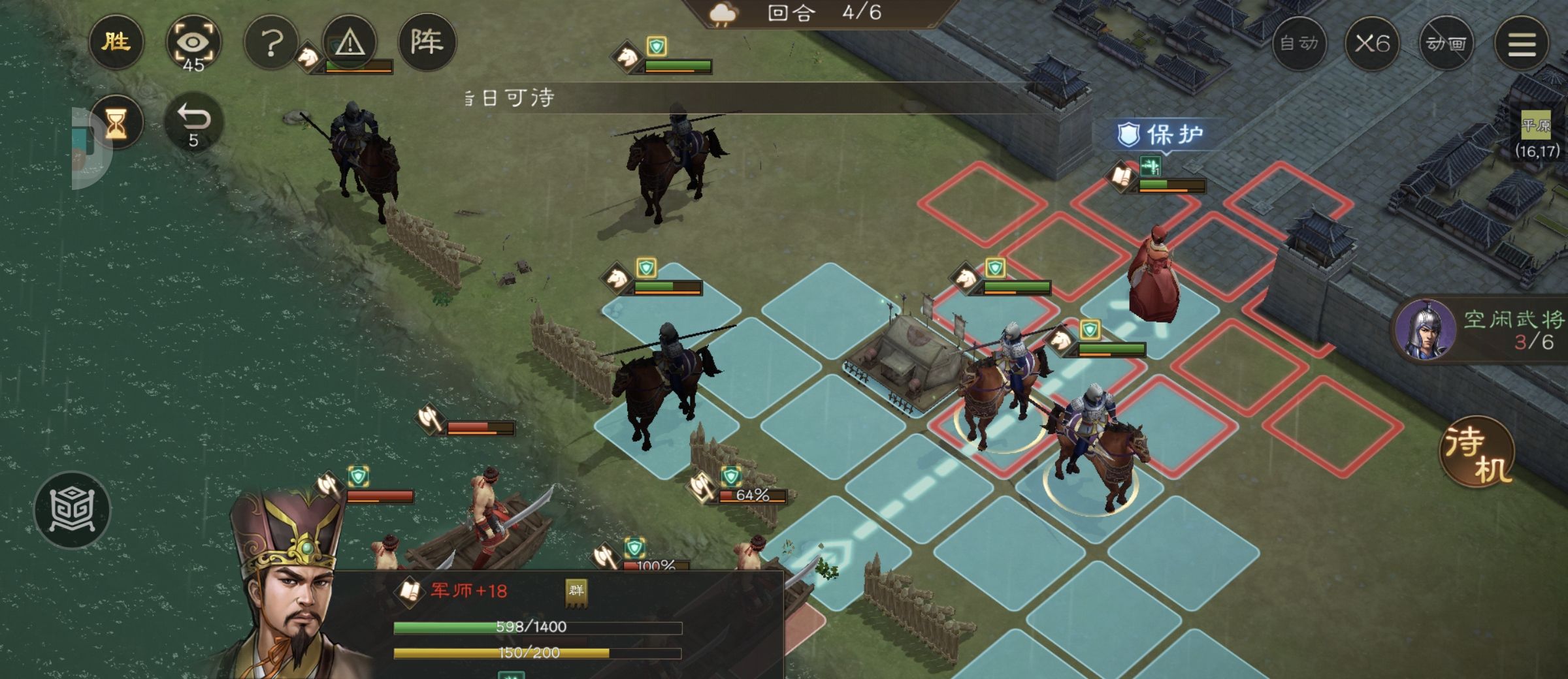
Task: Open the formation 阵 button
Action: pyautogui.click(x=427, y=42)
